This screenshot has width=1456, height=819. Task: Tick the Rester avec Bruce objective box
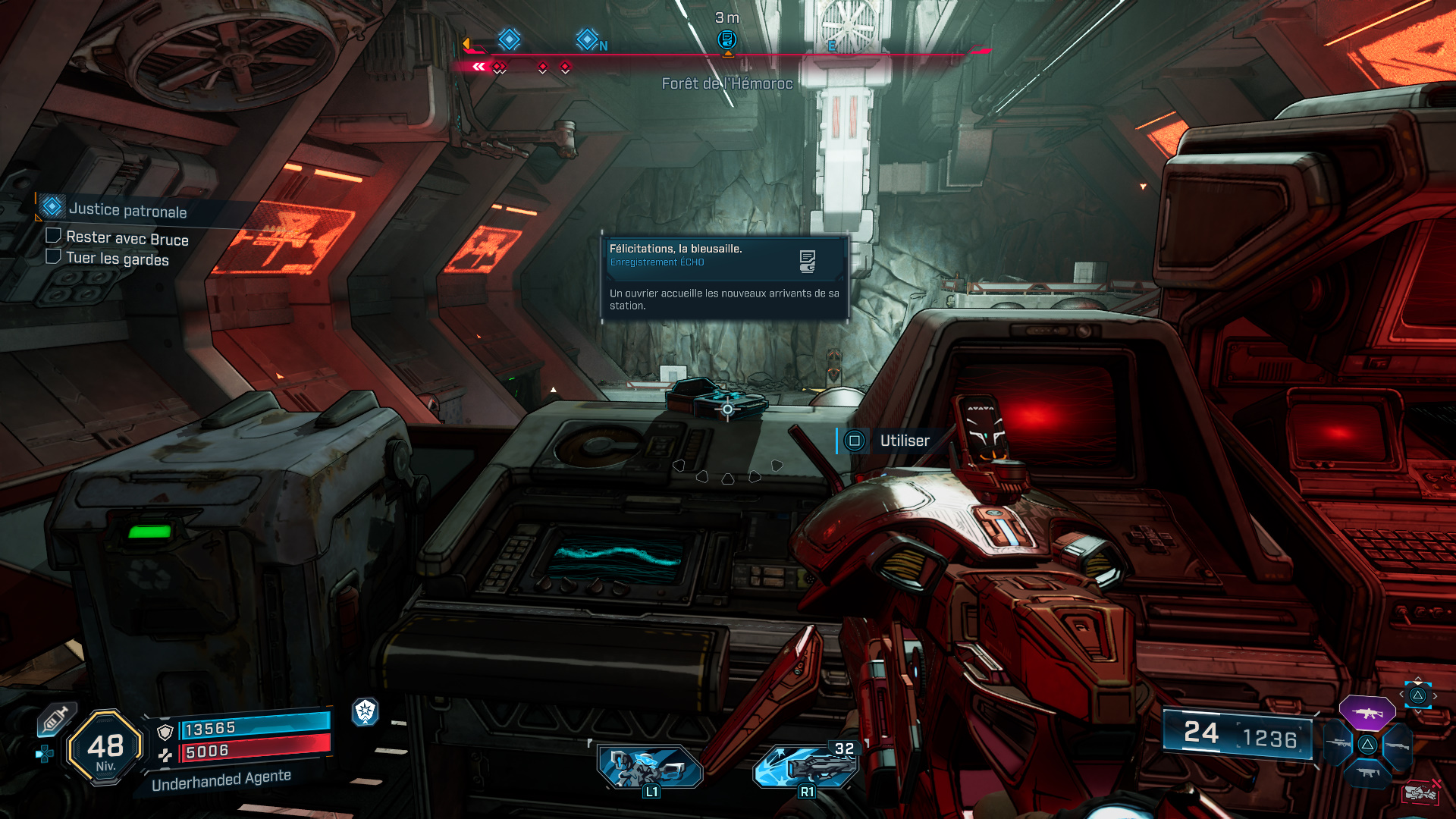click(x=54, y=236)
